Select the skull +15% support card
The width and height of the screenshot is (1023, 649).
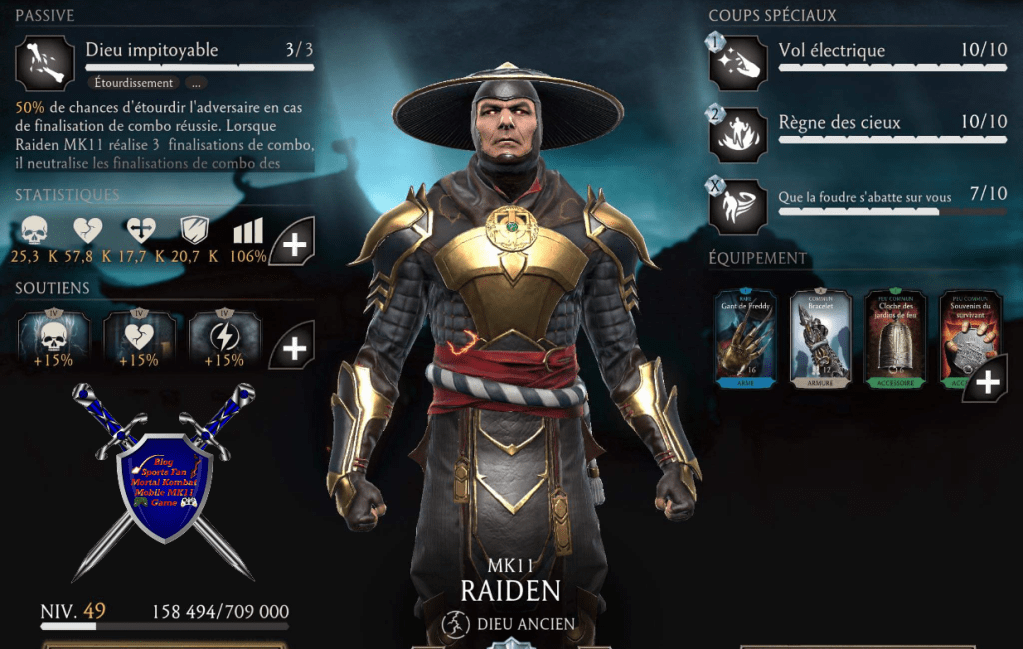pyautogui.click(x=54, y=341)
